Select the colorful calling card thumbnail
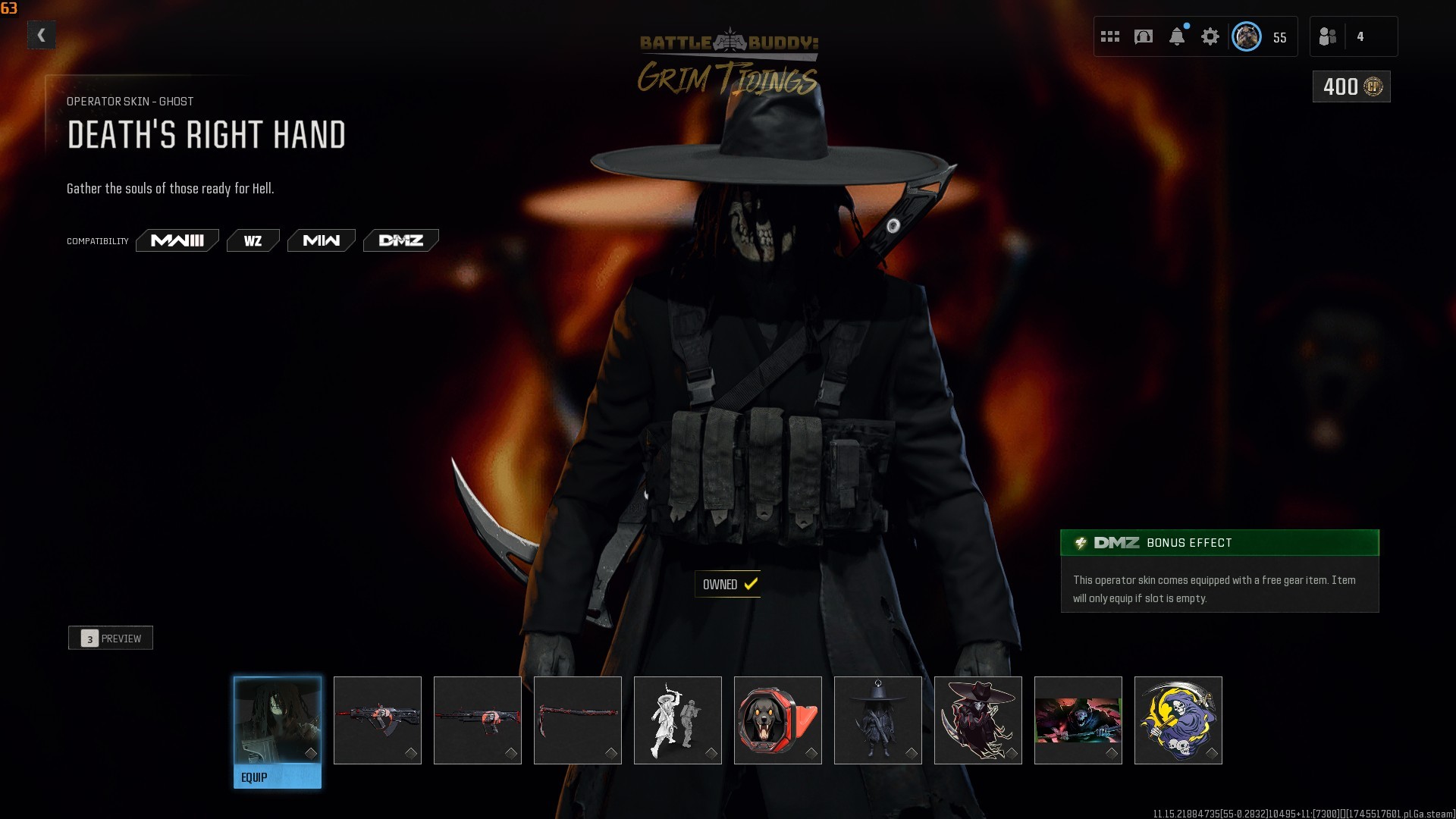Viewport: 1456px width, 819px height. tap(1078, 720)
